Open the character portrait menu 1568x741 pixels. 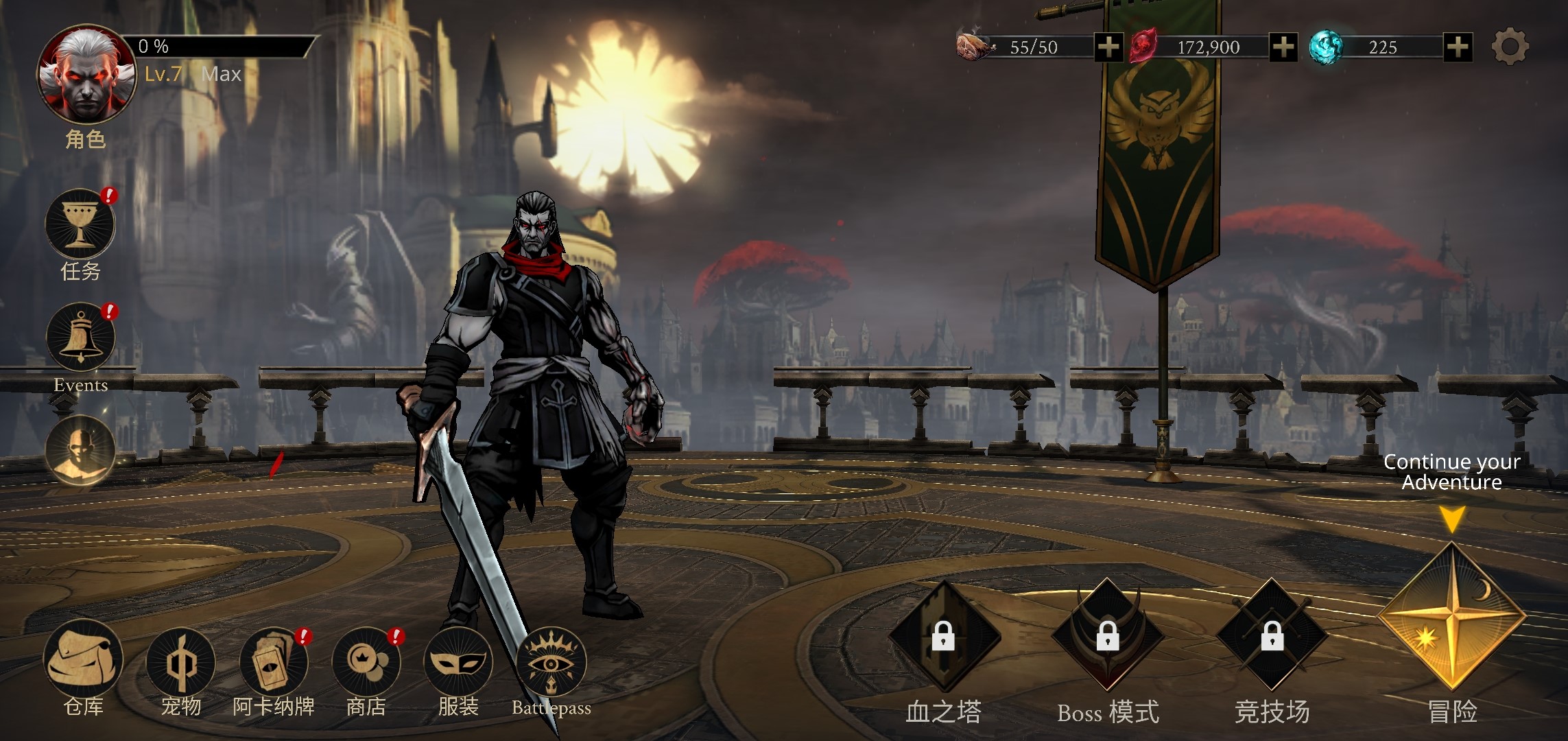(x=86, y=75)
